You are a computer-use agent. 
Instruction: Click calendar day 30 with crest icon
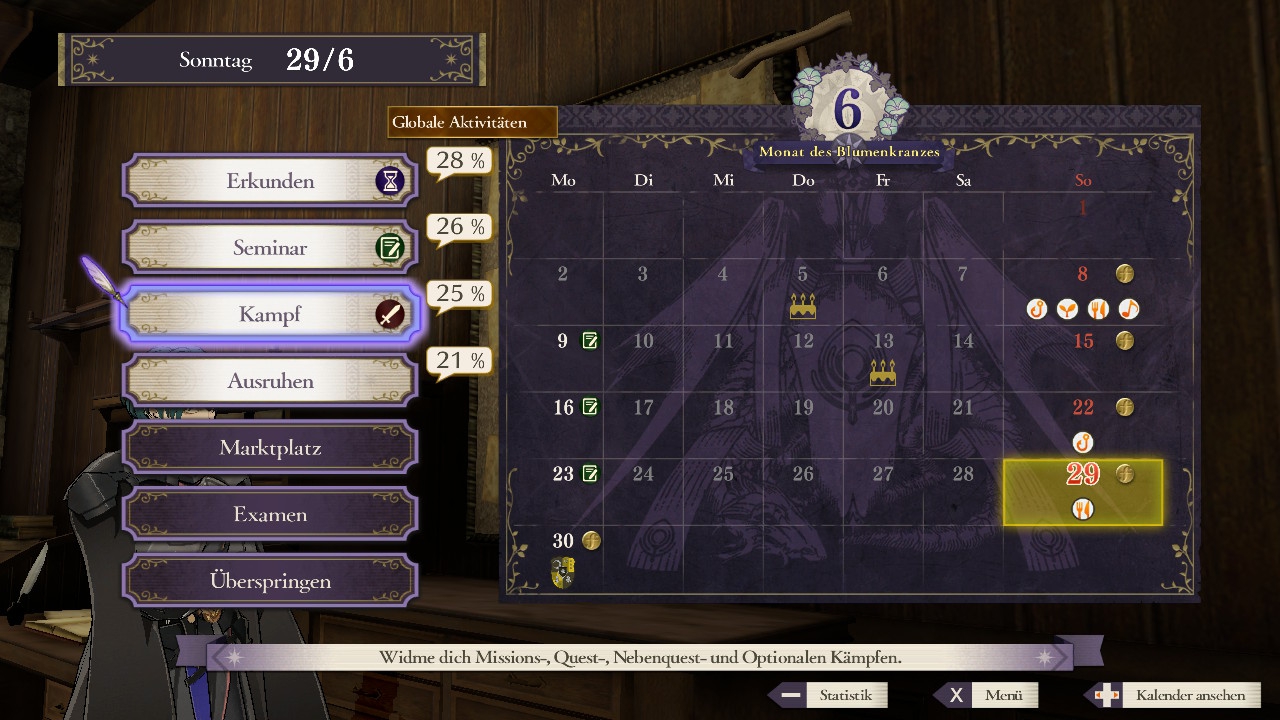[564, 556]
